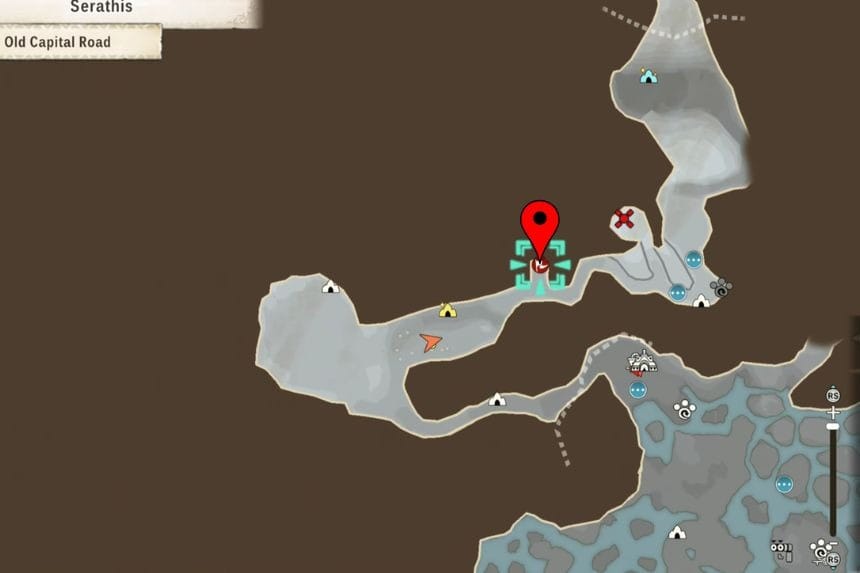Select the red pin waypoint marker

[540, 228]
